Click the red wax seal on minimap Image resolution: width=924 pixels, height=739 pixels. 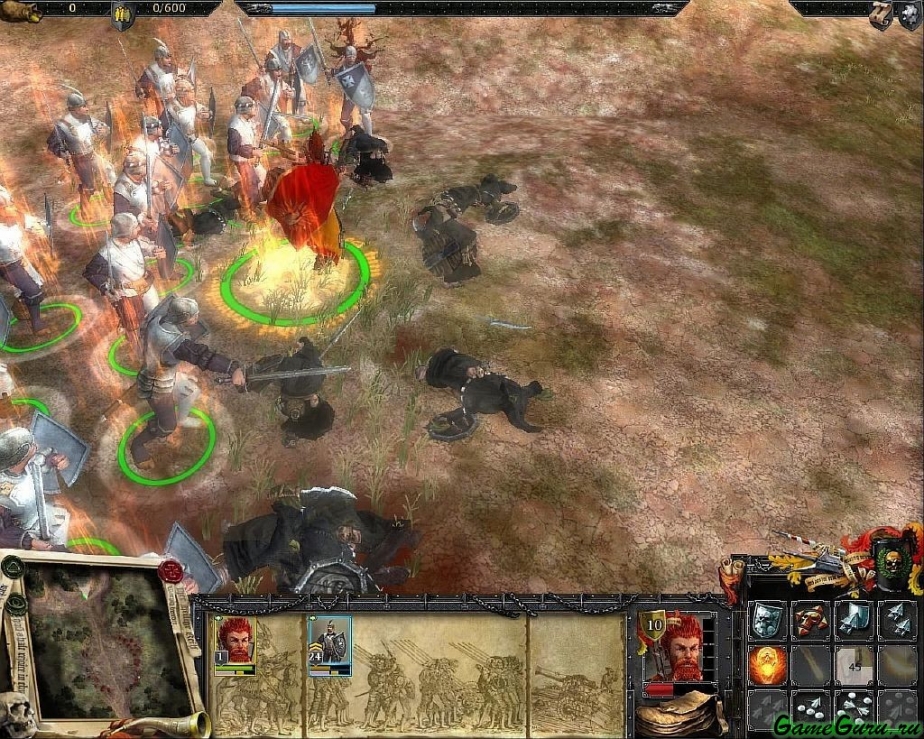point(172,572)
